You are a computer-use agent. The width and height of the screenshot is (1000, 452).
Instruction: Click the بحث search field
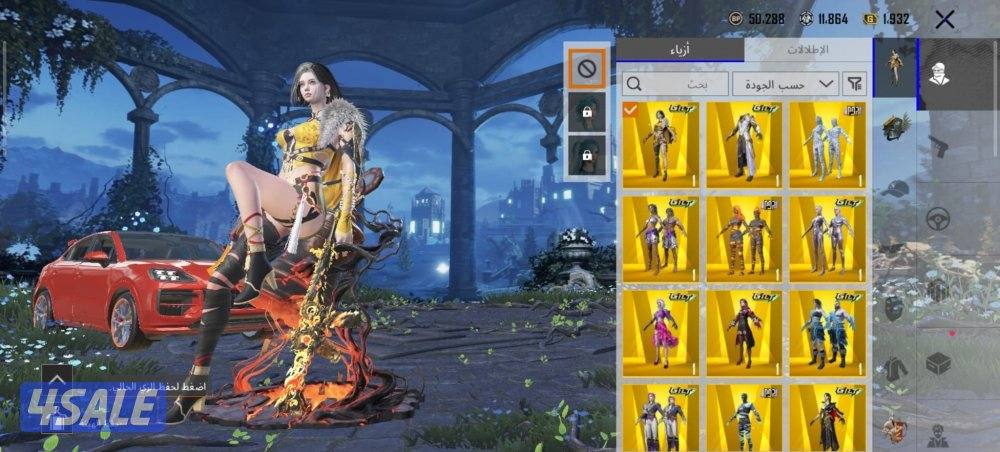674,84
